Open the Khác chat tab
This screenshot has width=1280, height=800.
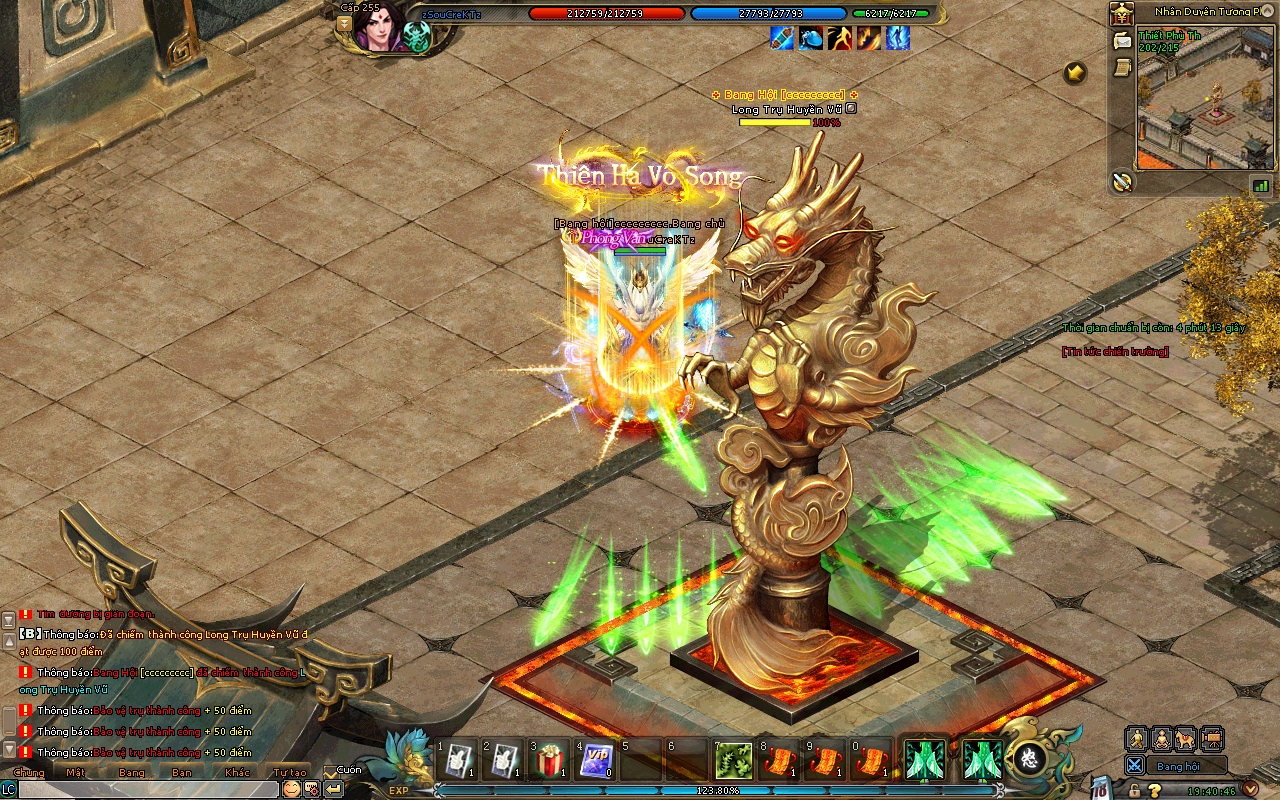(x=237, y=772)
